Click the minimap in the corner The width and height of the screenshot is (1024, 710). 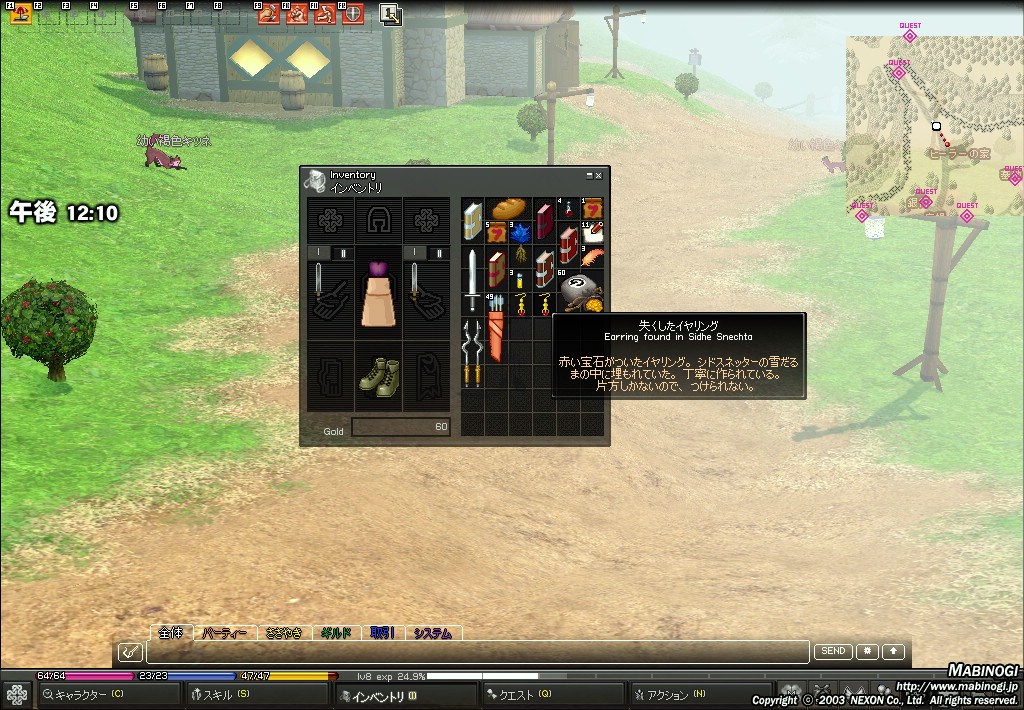(934, 125)
